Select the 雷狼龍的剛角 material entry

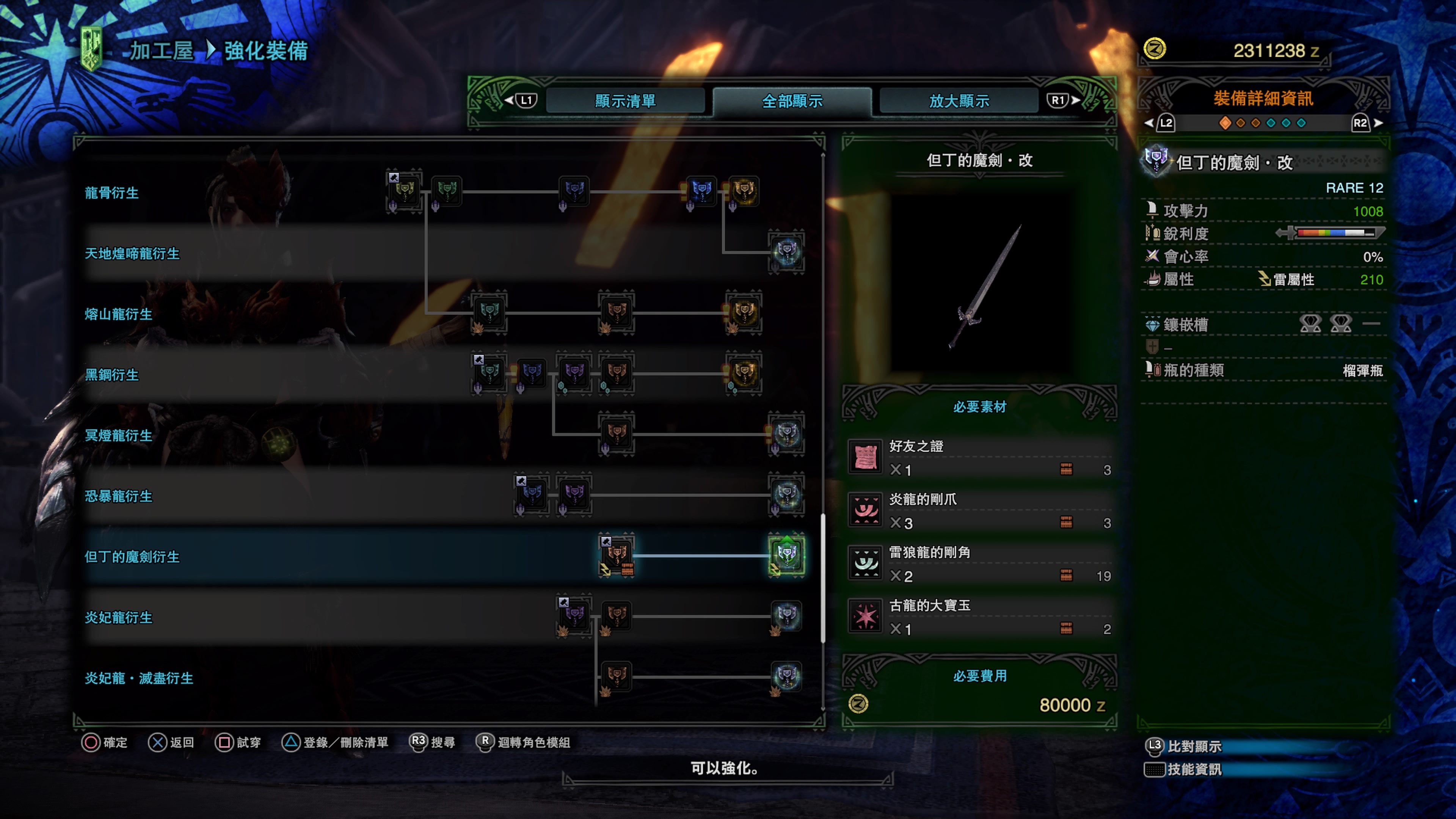(979, 564)
